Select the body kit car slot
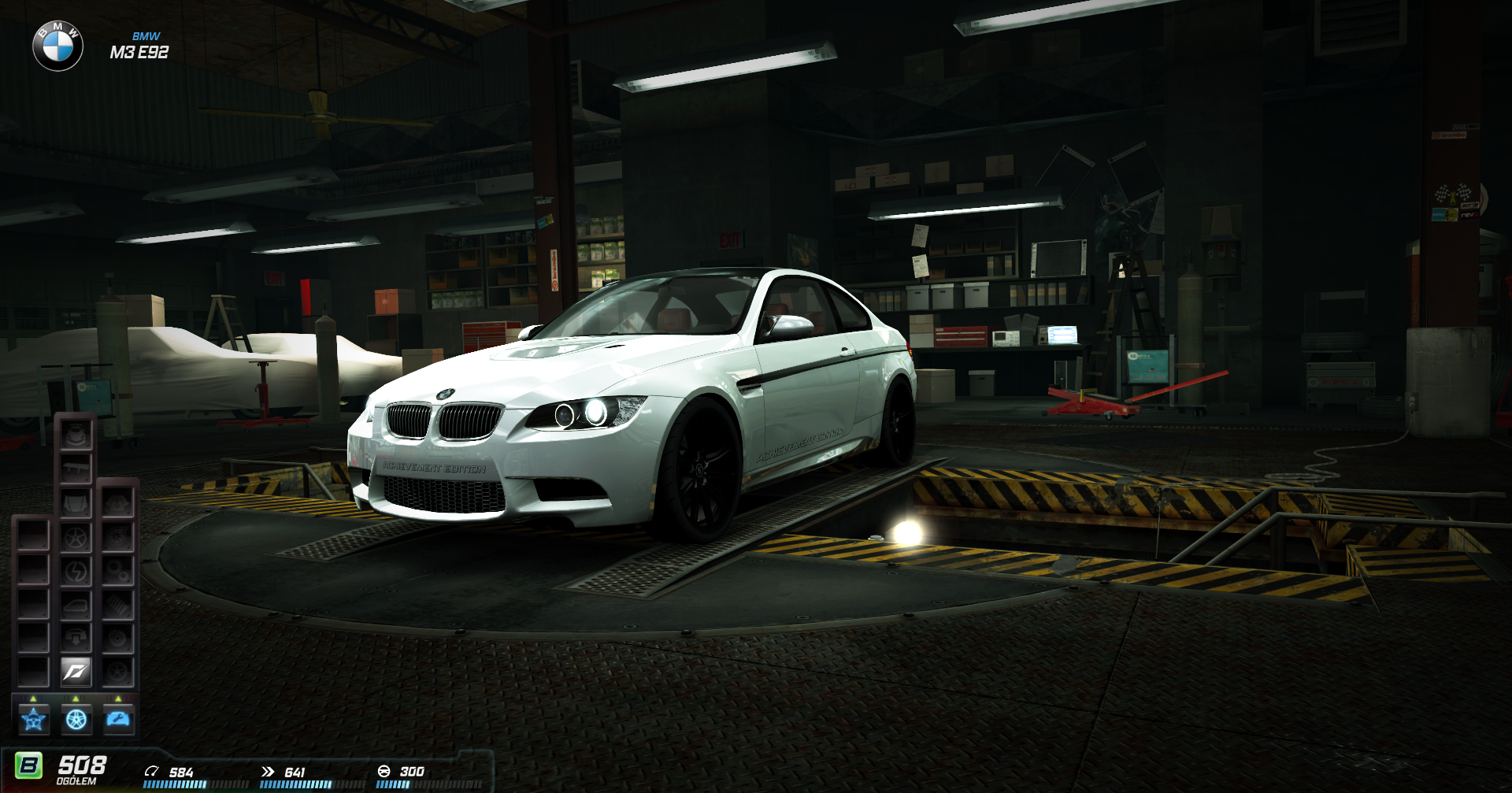The width and height of the screenshot is (1512, 793). [x=76, y=435]
